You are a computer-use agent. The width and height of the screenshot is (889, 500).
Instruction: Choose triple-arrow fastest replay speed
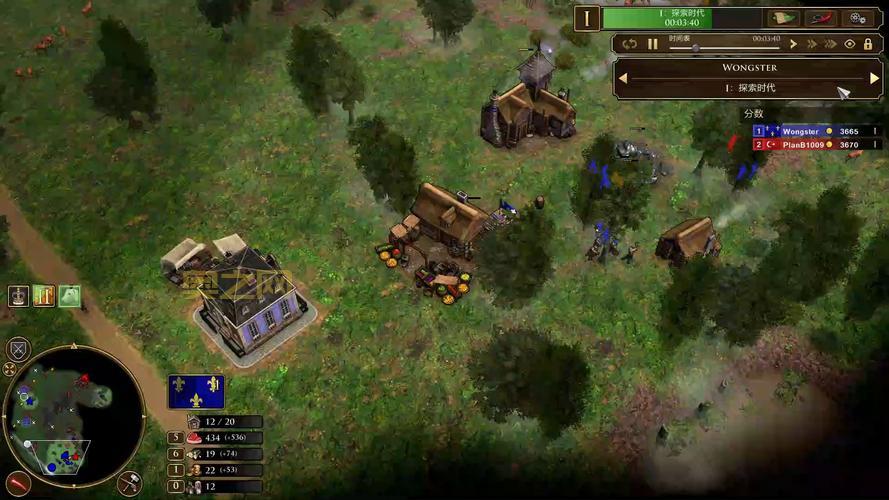click(830, 44)
